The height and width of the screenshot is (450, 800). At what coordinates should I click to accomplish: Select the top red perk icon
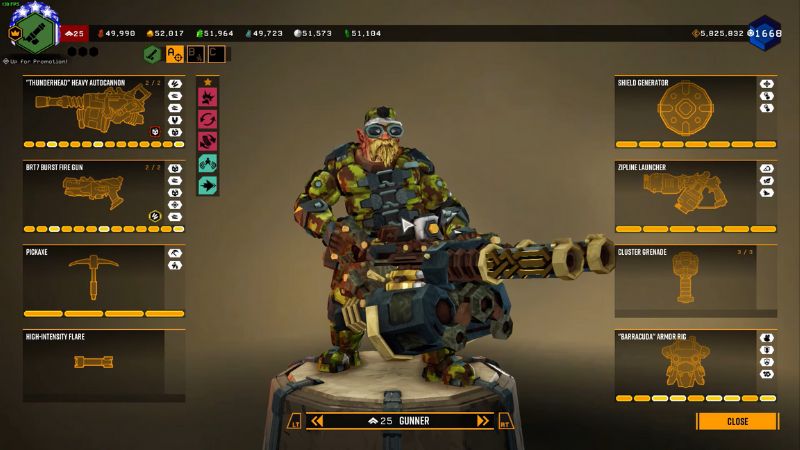[208, 98]
